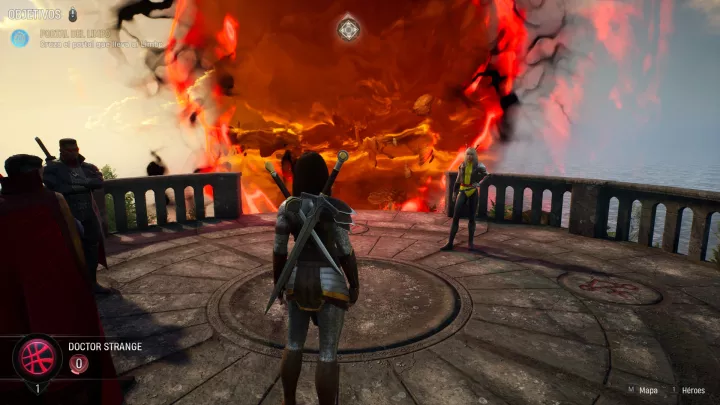Image resolution: width=720 pixels, height=405 pixels.
Task: Open the Héroes option
Action: point(694,390)
